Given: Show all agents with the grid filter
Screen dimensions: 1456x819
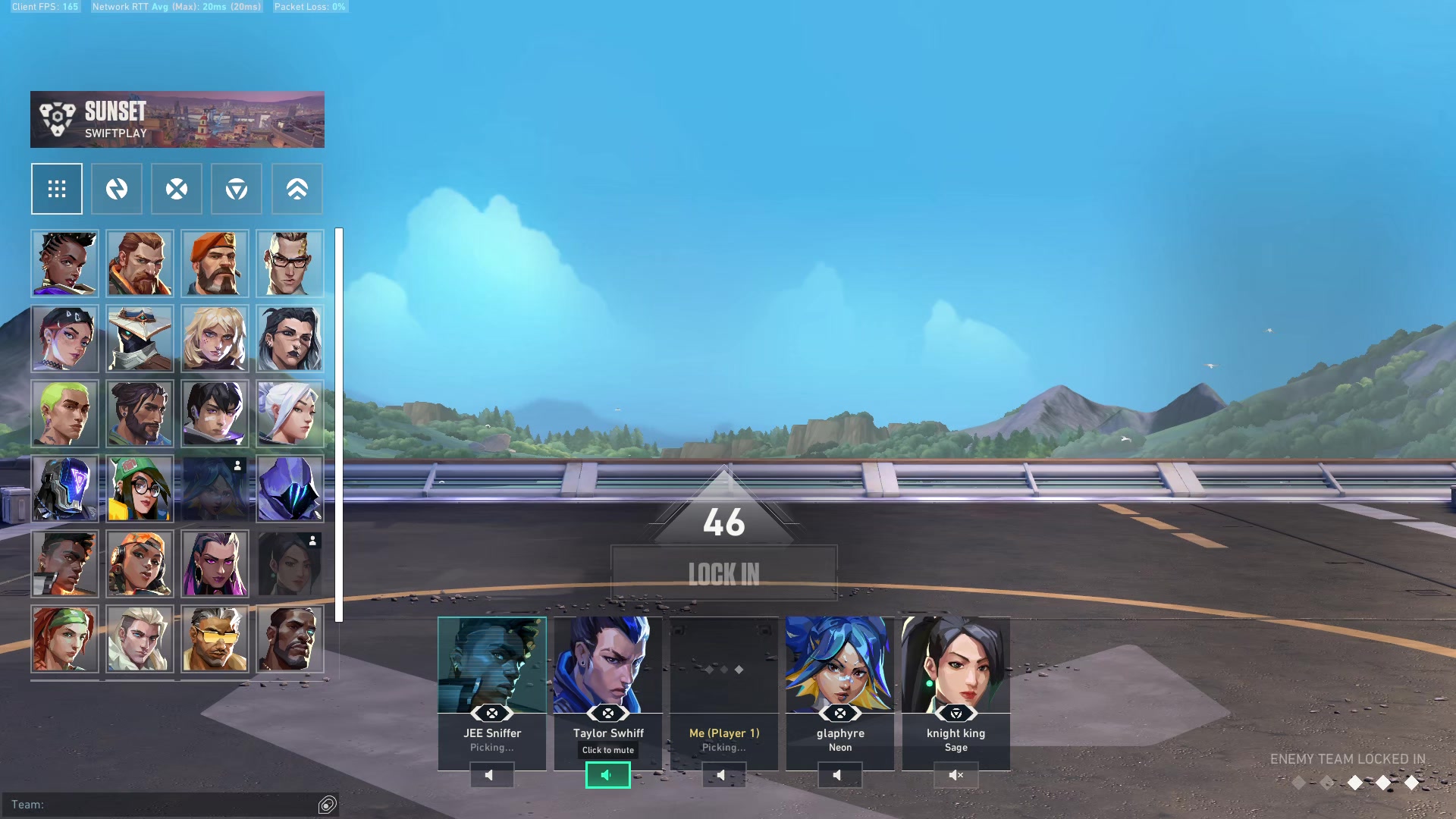Looking at the screenshot, I should [x=57, y=189].
